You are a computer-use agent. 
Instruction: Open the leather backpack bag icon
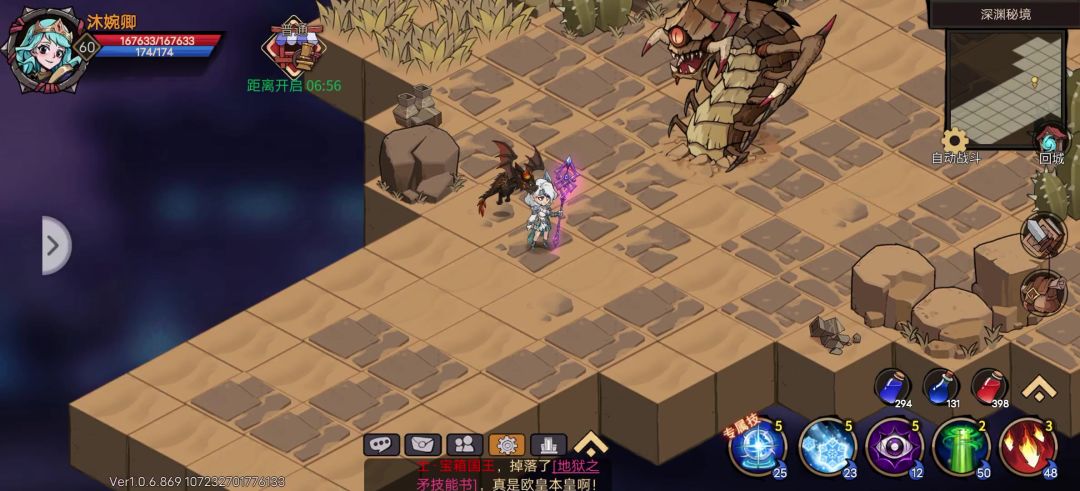(x=1043, y=293)
